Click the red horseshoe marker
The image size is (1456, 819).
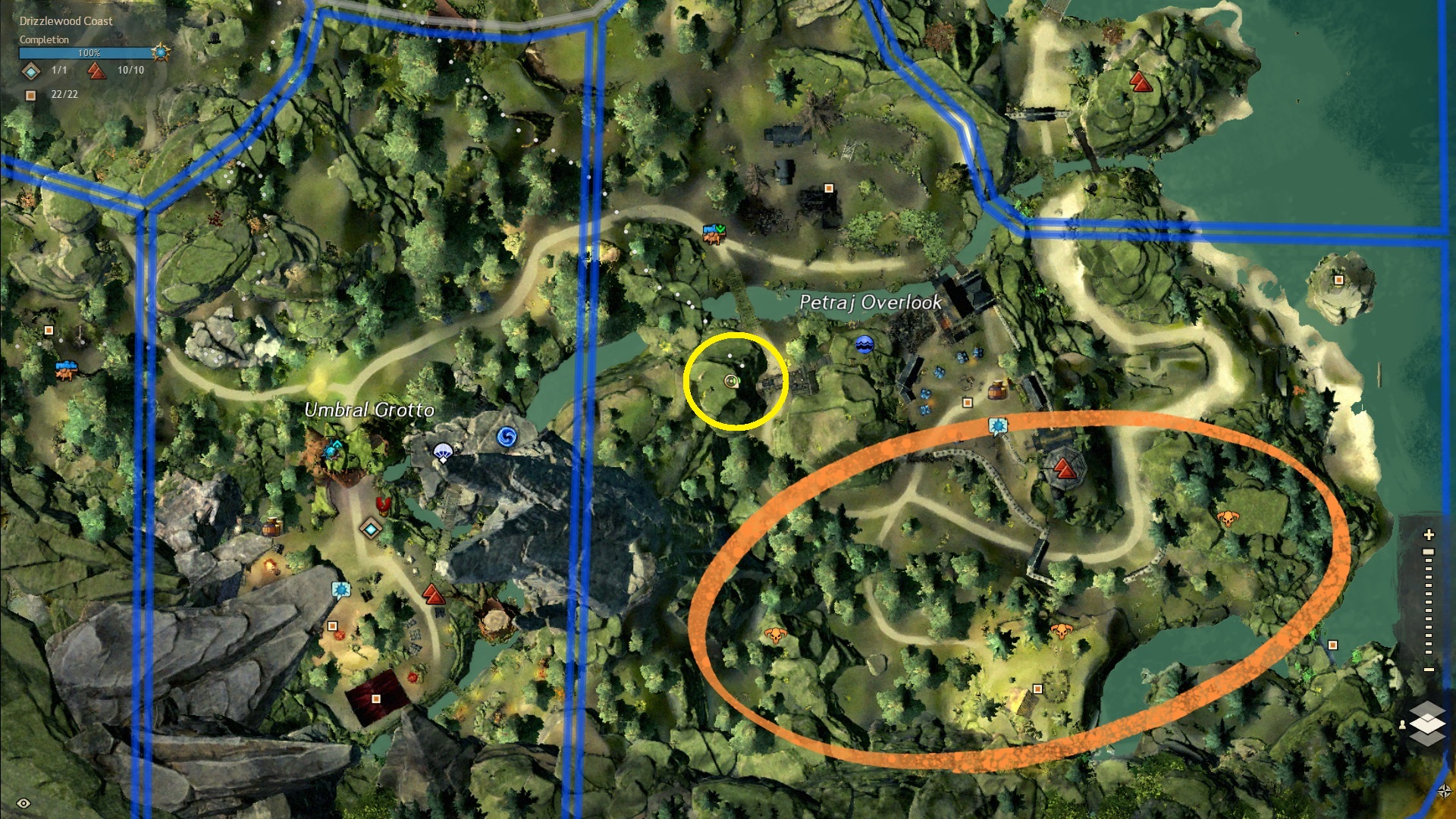pyautogui.click(x=383, y=504)
